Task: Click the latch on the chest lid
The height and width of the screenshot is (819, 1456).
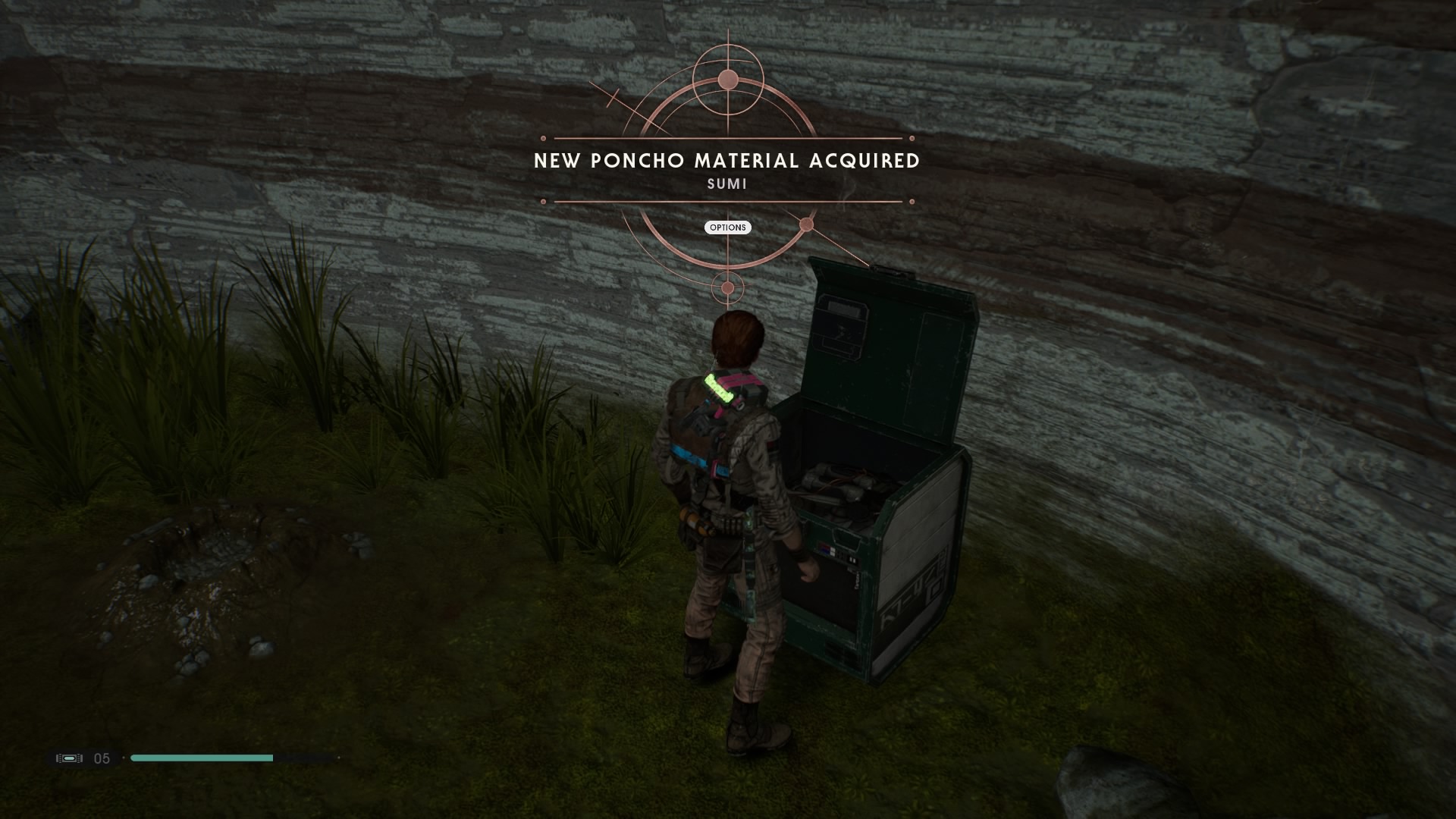Action: [891, 273]
